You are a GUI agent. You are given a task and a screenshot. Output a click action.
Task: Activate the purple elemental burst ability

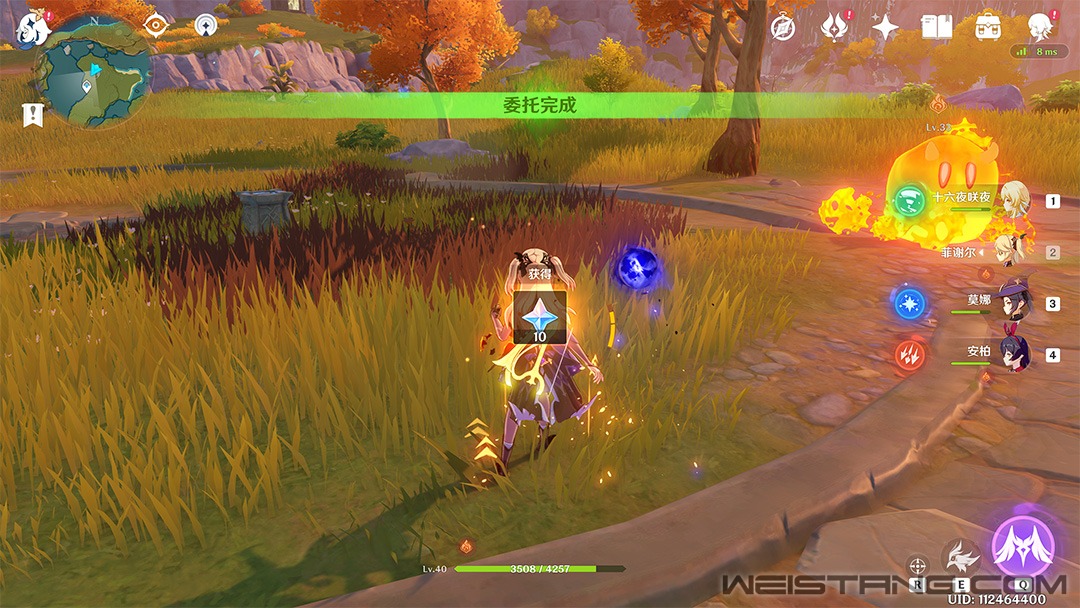click(1022, 548)
